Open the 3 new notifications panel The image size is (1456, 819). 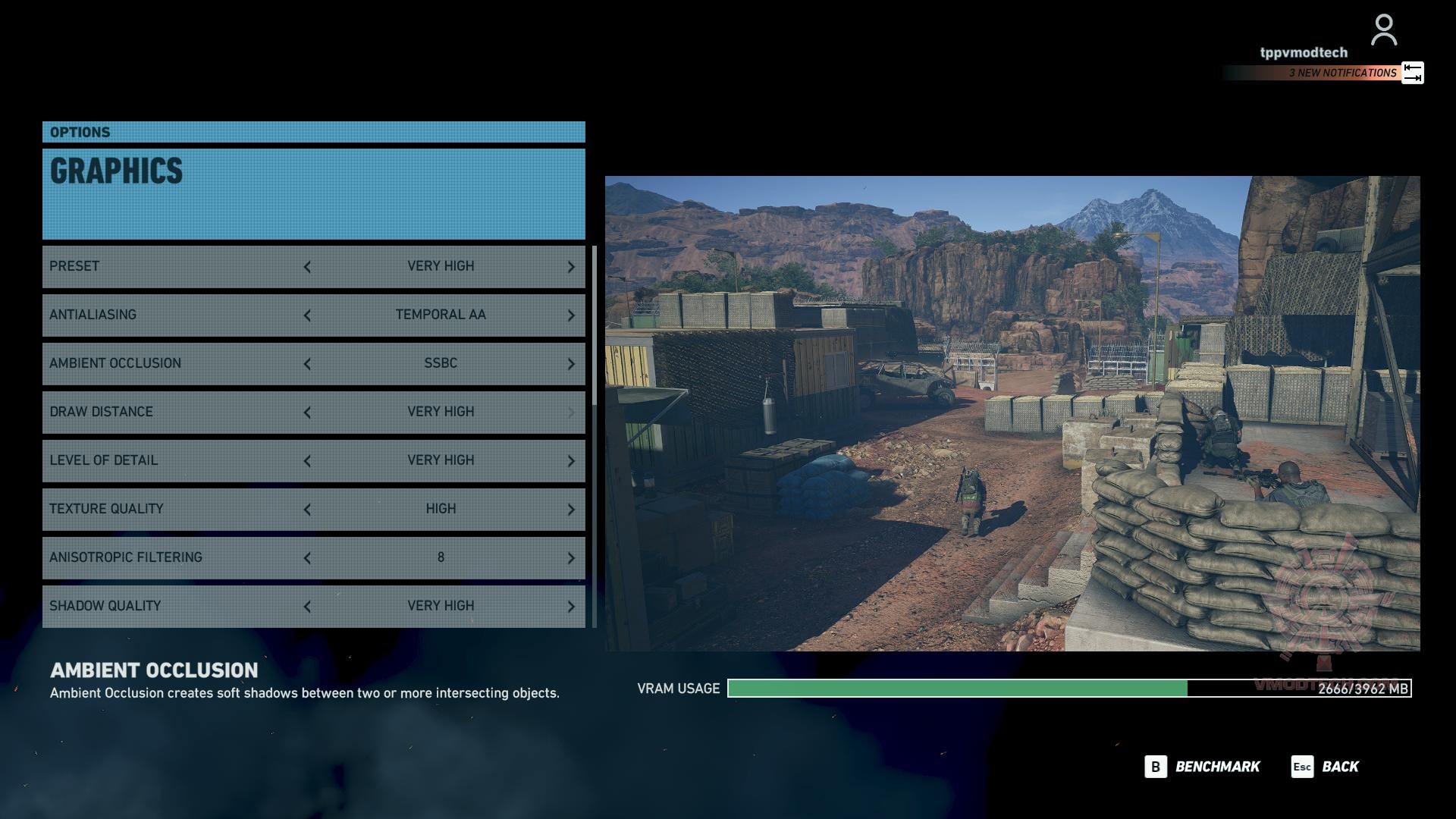pyautogui.click(x=1342, y=73)
